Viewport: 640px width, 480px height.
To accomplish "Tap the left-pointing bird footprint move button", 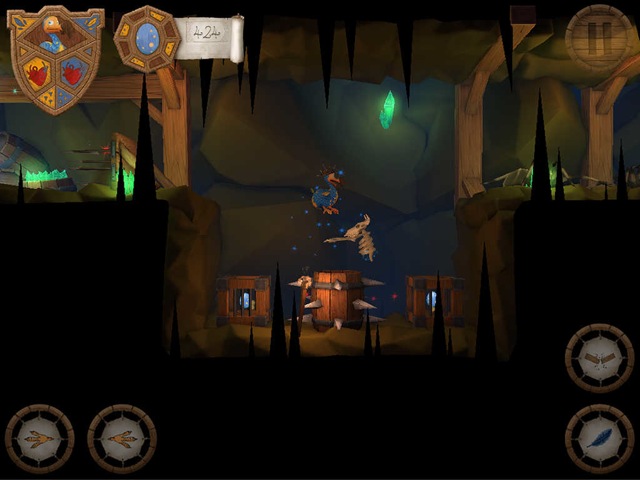I will pos(39,438).
